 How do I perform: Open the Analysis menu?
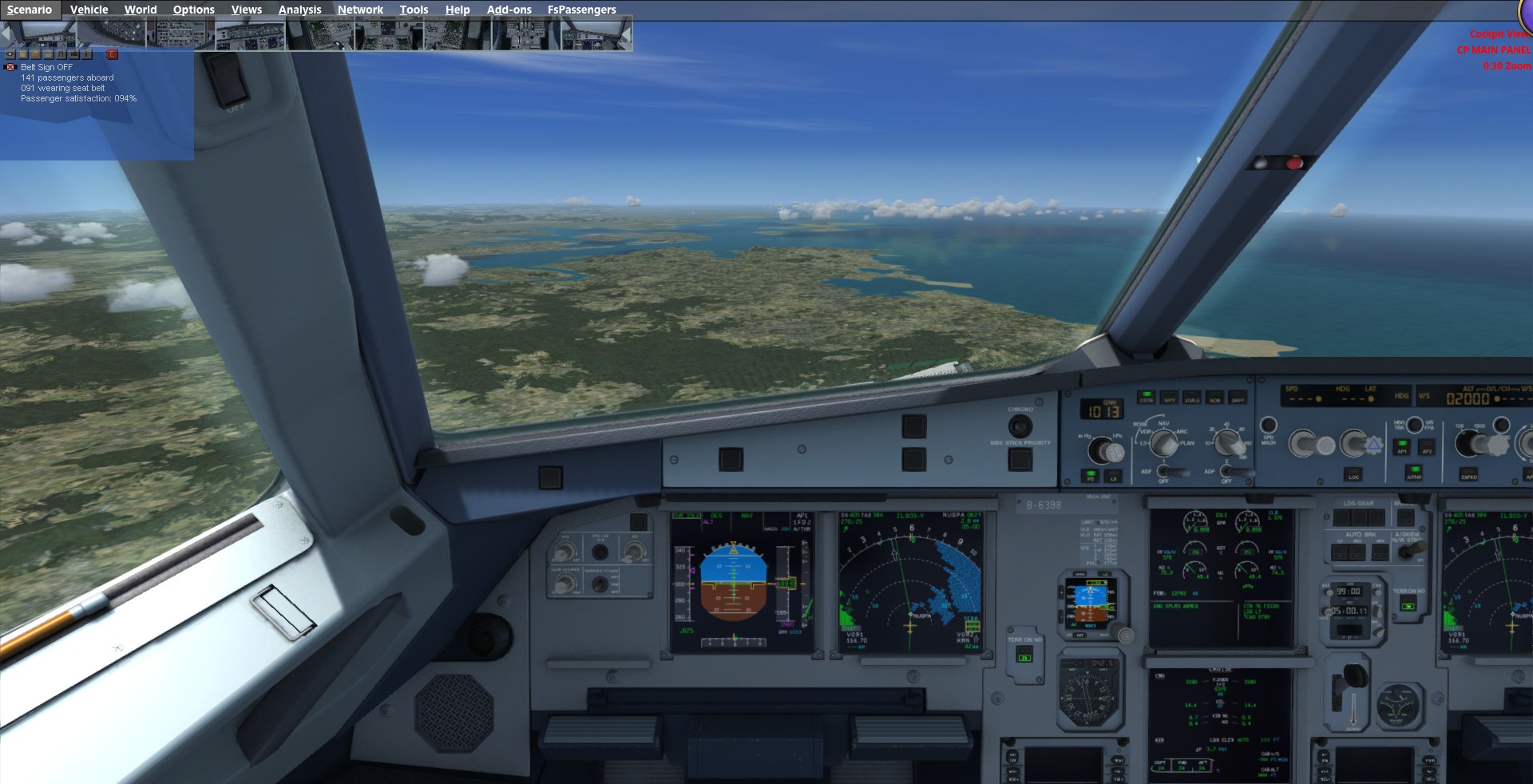(299, 10)
